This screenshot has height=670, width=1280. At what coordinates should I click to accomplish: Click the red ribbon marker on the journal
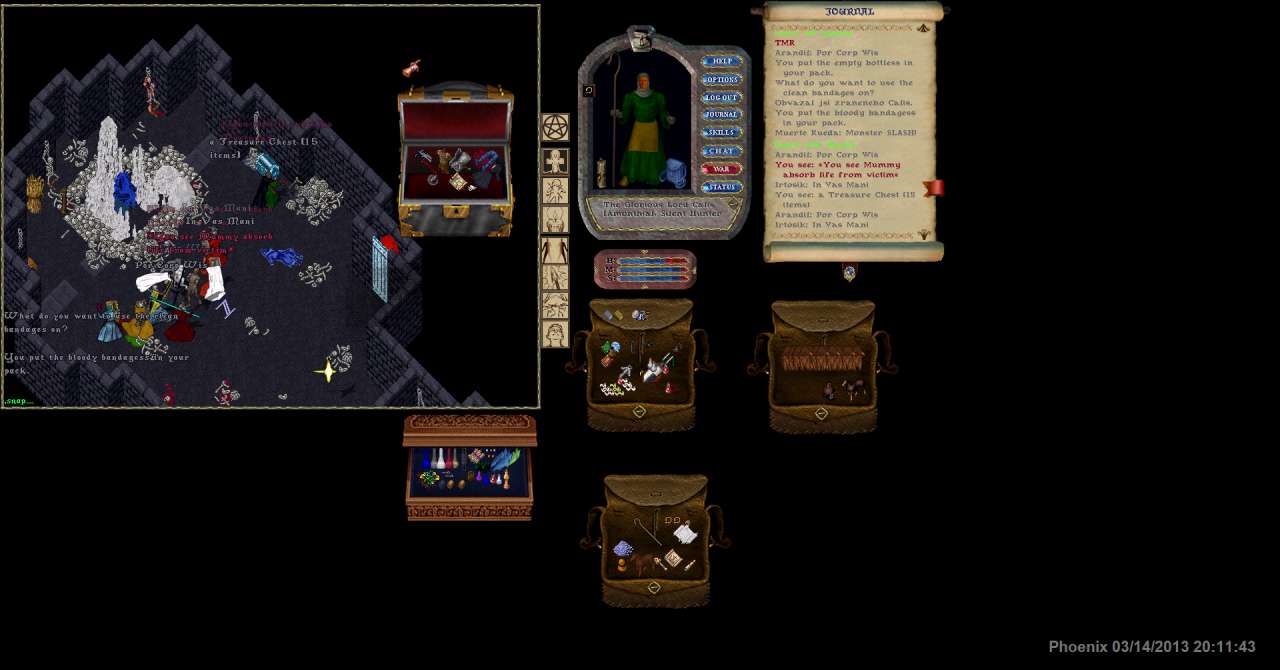click(933, 188)
